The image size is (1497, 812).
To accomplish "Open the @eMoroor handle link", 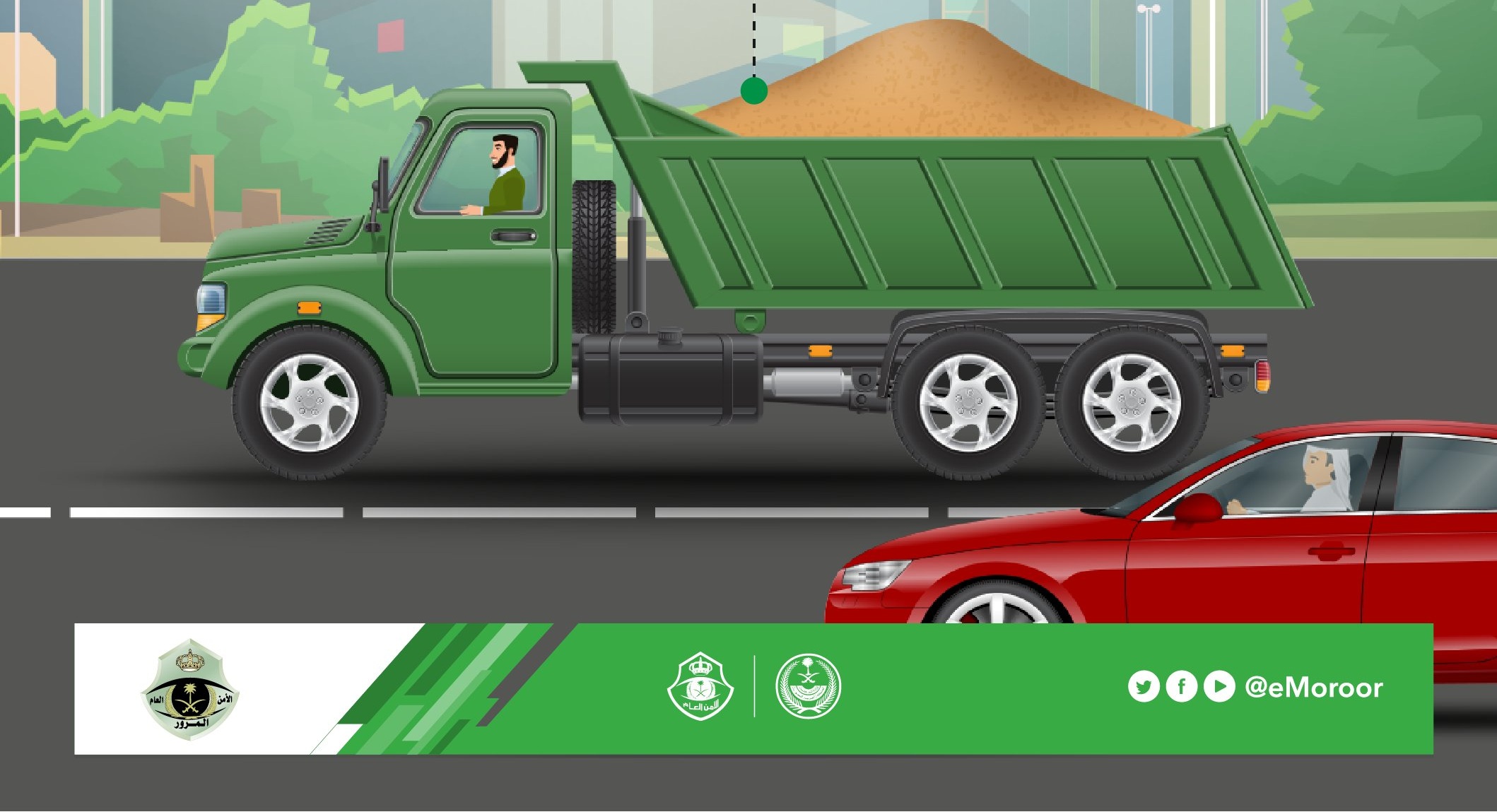I will (x=1313, y=688).
